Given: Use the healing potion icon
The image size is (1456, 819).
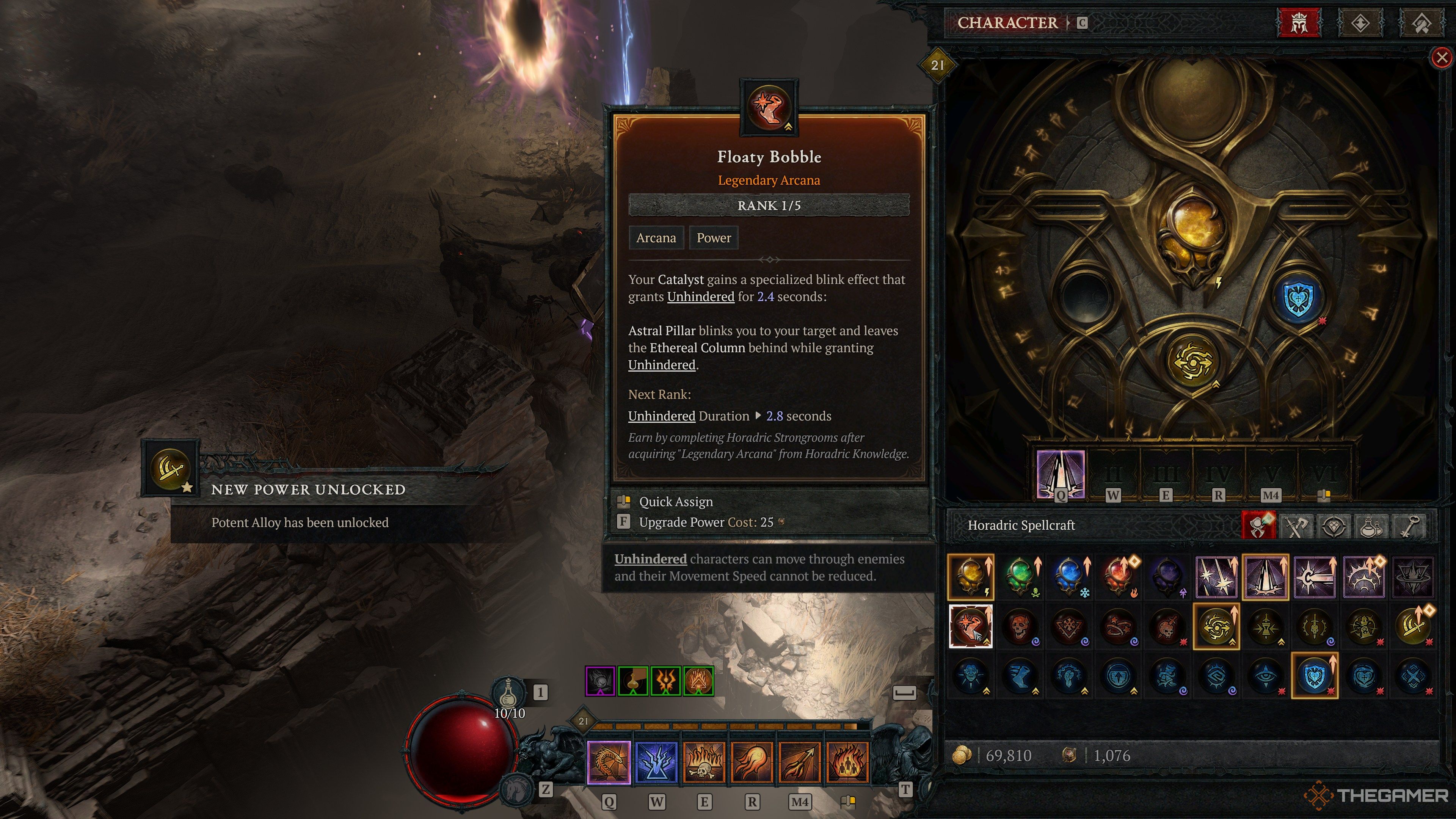Looking at the screenshot, I should (x=508, y=692).
